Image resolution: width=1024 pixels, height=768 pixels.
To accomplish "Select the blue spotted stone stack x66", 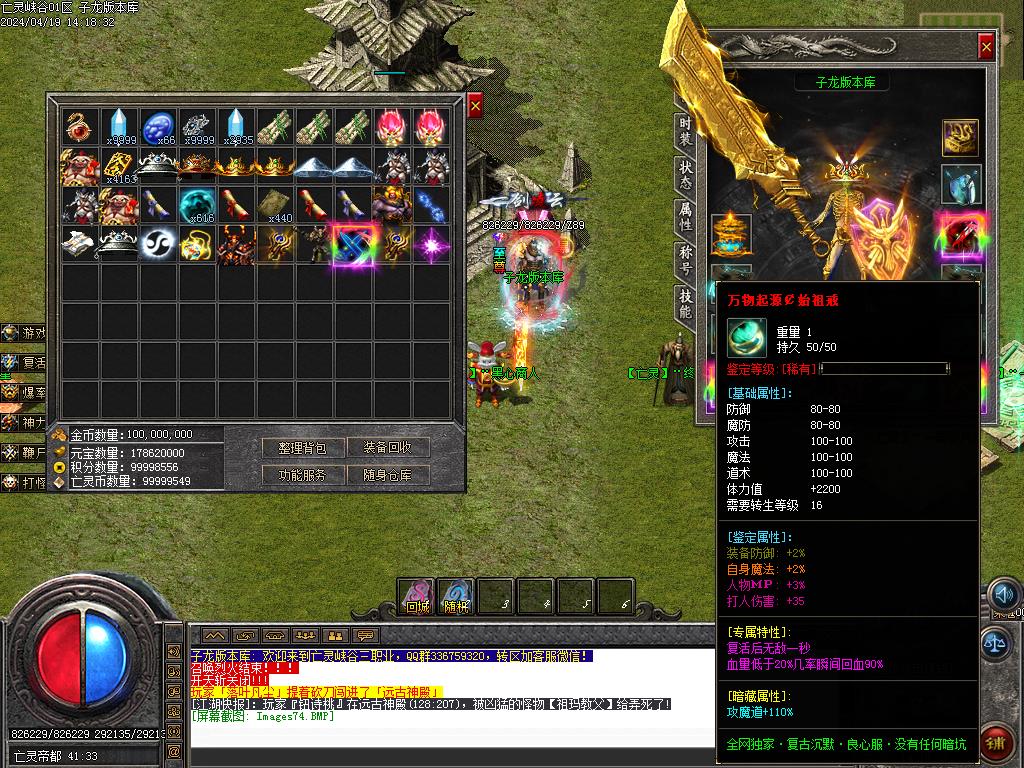I will point(158,127).
